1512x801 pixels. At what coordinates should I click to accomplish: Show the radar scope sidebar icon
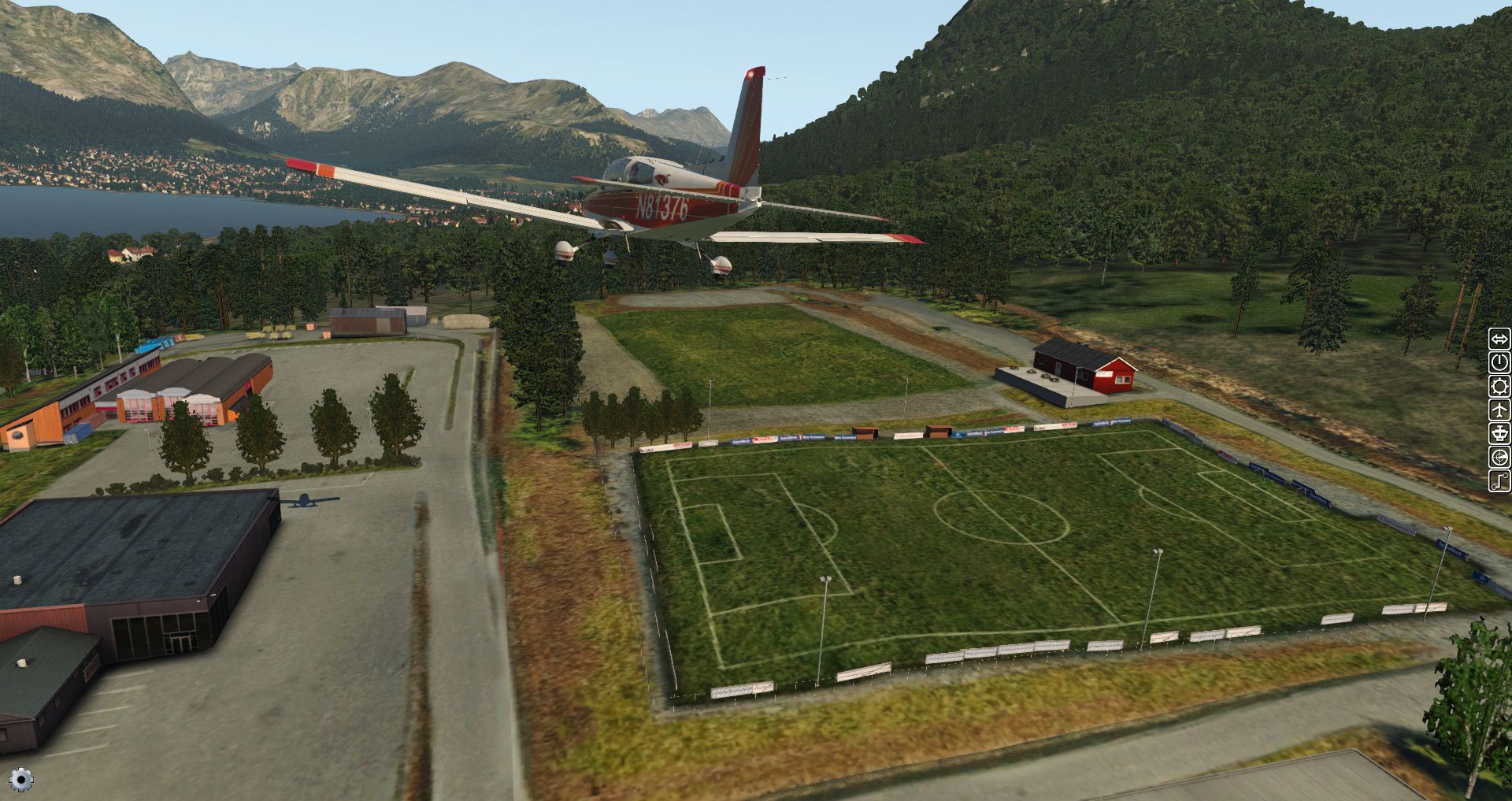(x=1499, y=457)
